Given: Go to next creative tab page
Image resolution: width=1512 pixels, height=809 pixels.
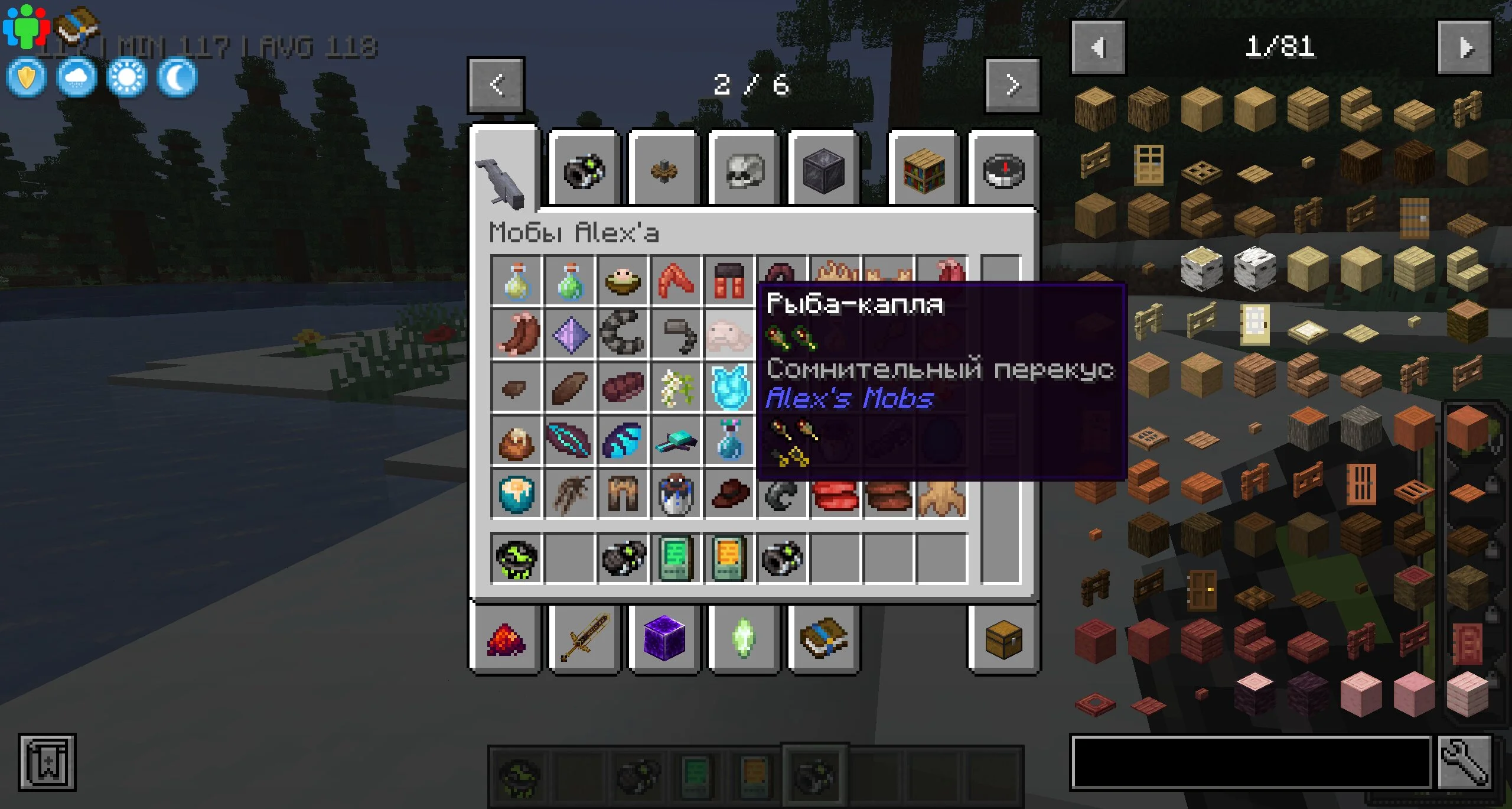Looking at the screenshot, I should (x=1012, y=85).
